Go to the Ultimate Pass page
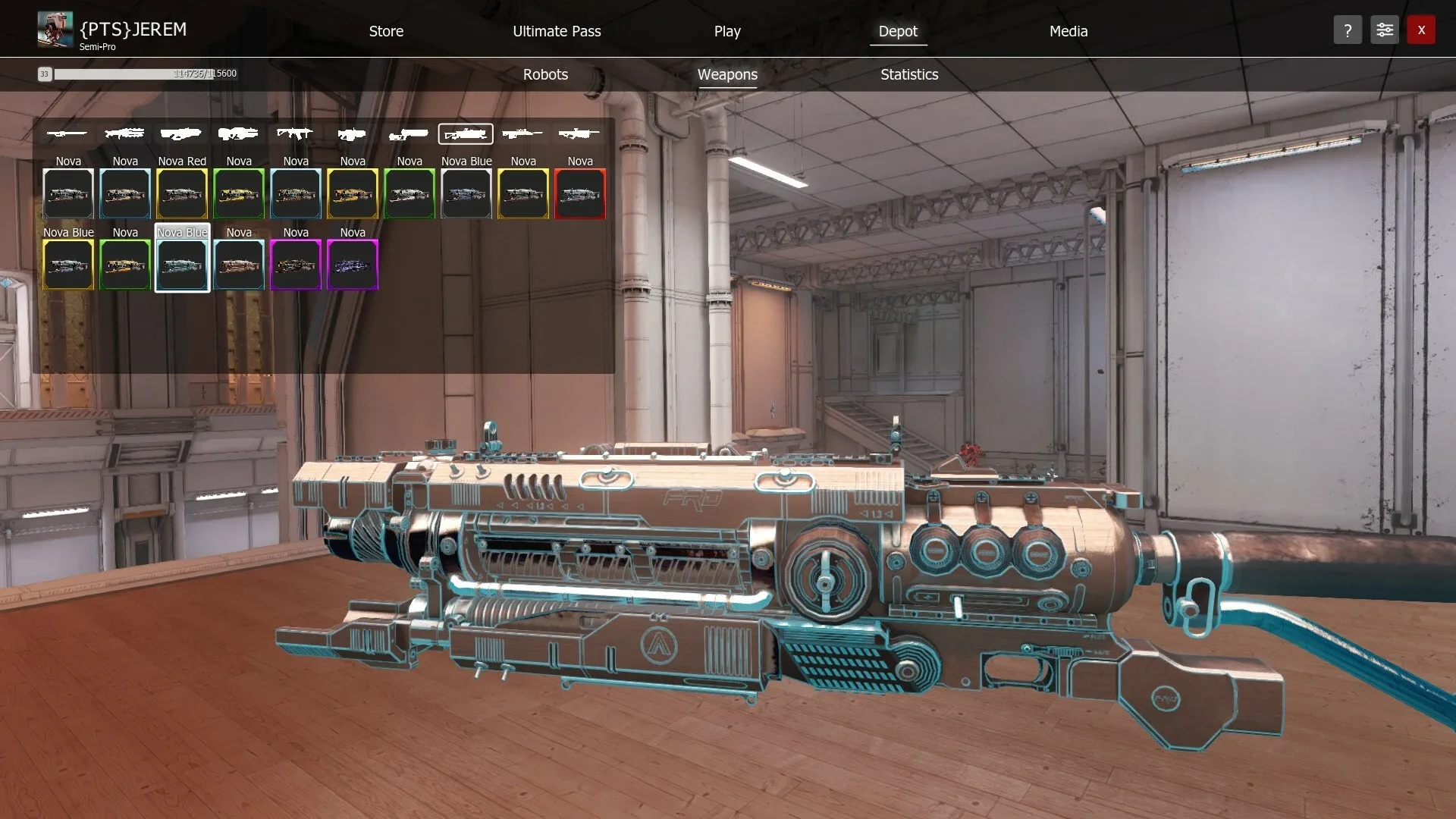 pyautogui.click(x=557, y=31)
